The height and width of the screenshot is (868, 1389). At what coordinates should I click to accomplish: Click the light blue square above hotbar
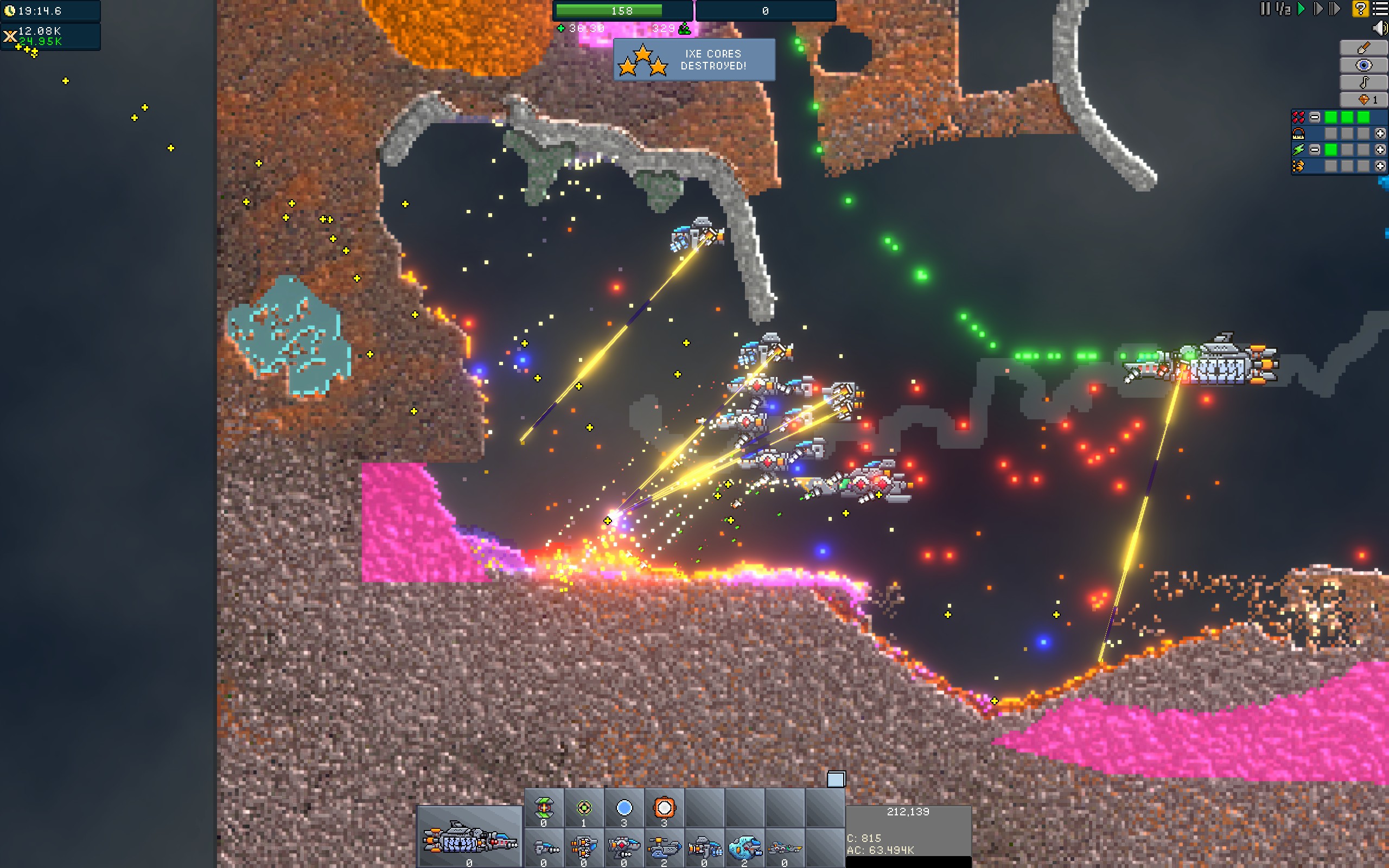click(x=836, y=779)
